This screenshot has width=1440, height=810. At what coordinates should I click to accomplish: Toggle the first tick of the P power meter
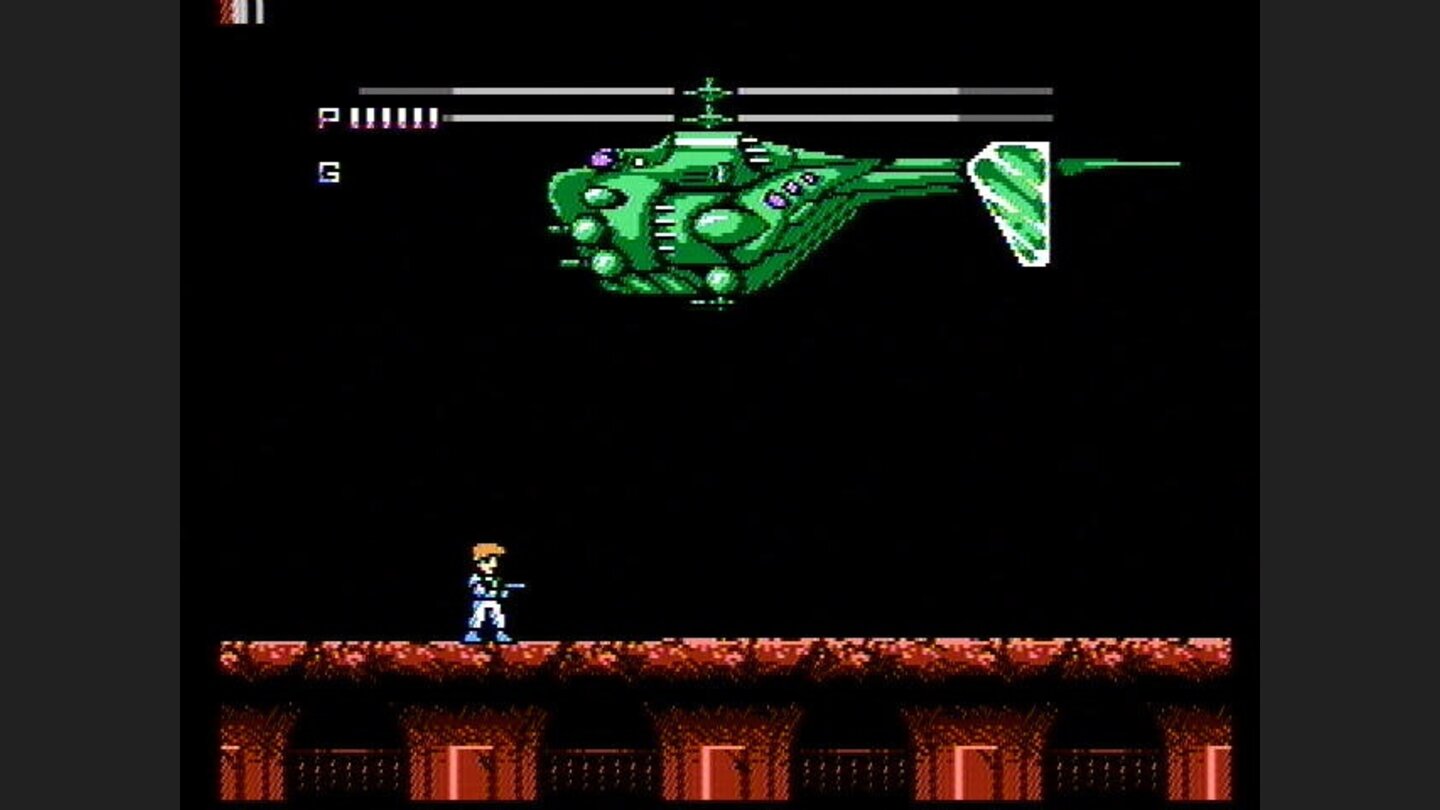pos(356,117)
